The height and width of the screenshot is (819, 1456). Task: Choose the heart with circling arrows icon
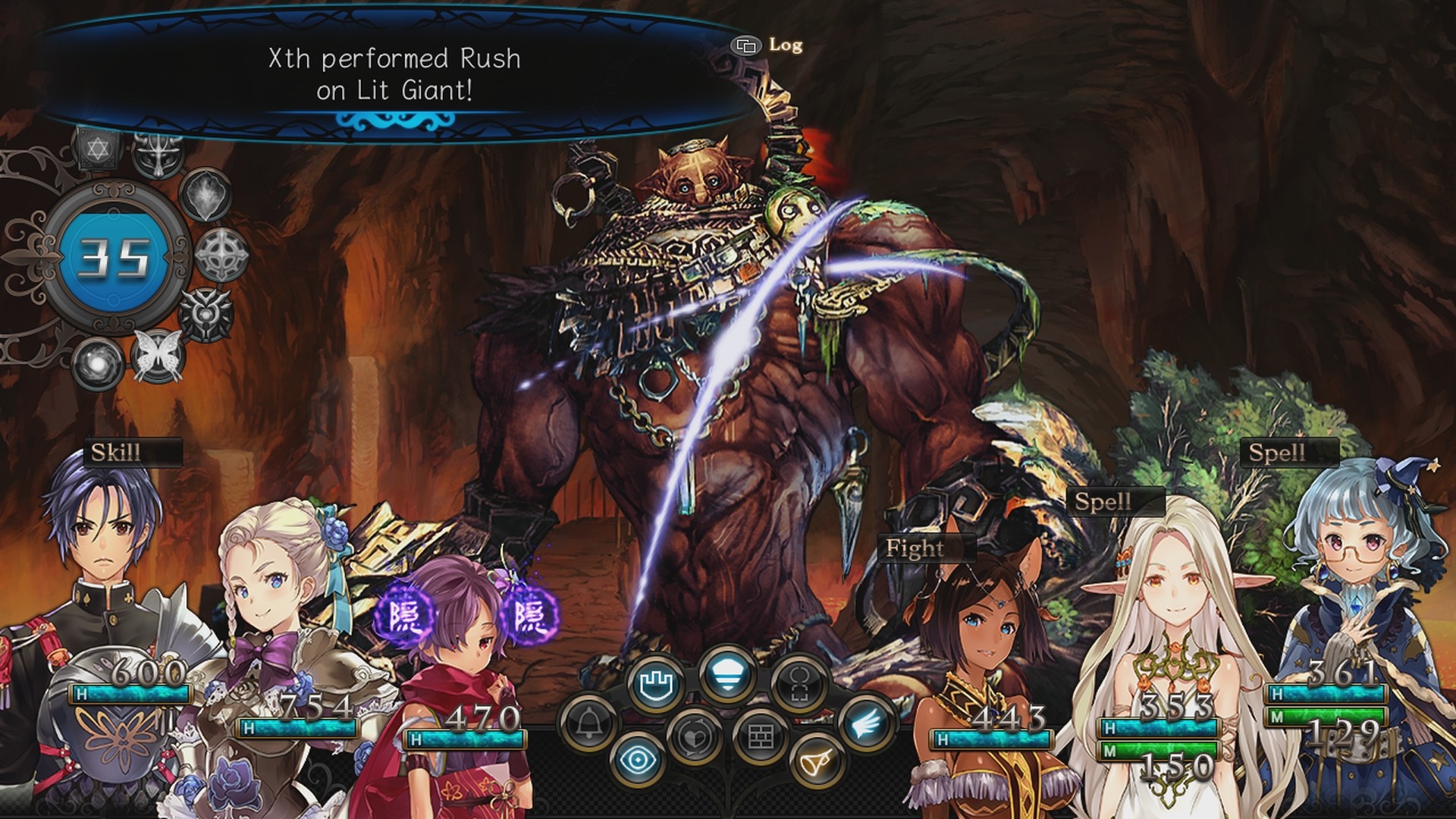click(x=694, y=737)
